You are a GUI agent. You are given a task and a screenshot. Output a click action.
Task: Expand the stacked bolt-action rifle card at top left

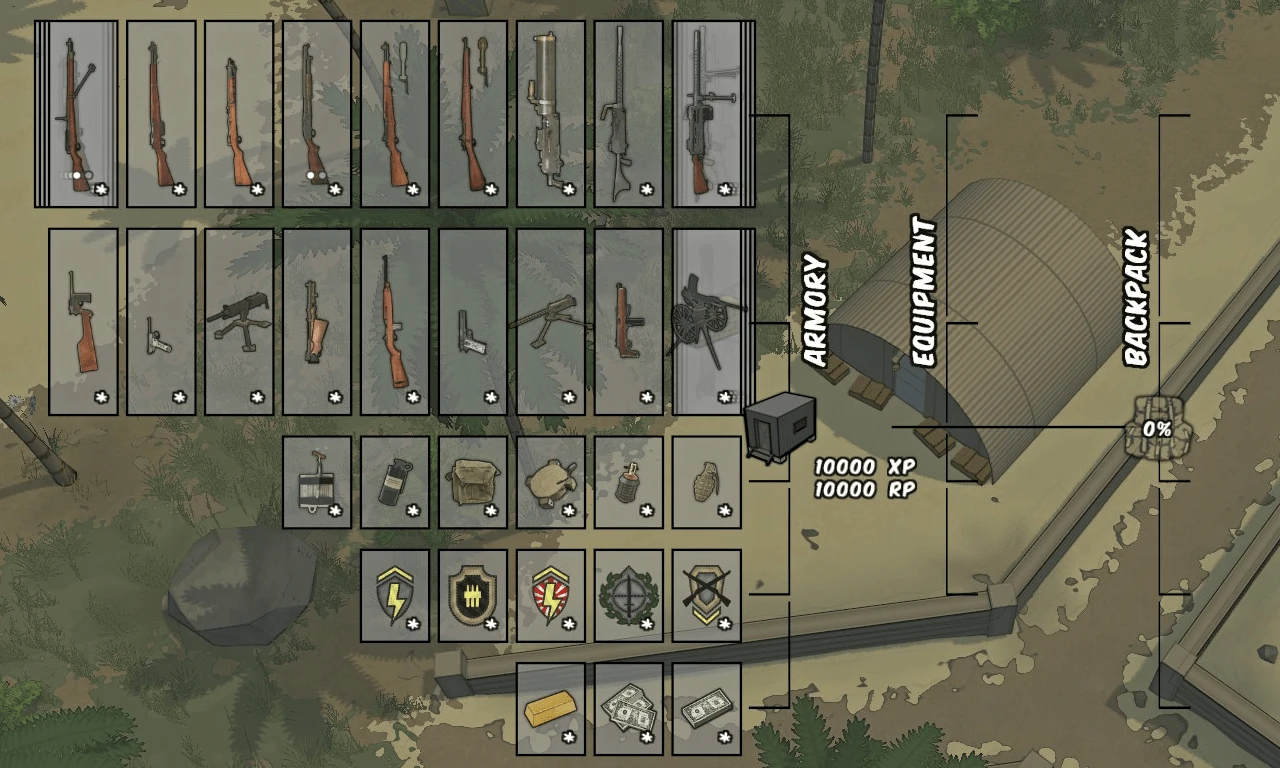tap(75, 110)
